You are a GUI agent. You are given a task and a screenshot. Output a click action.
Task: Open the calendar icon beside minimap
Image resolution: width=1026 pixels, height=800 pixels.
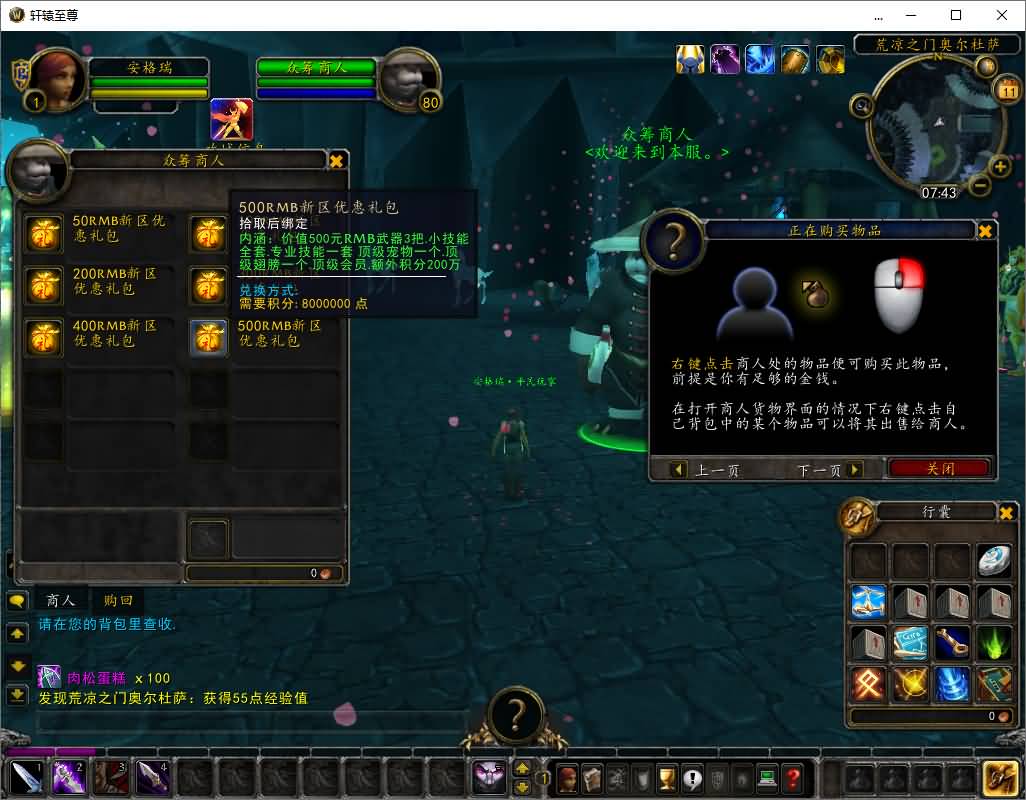tap(1007, 90)
